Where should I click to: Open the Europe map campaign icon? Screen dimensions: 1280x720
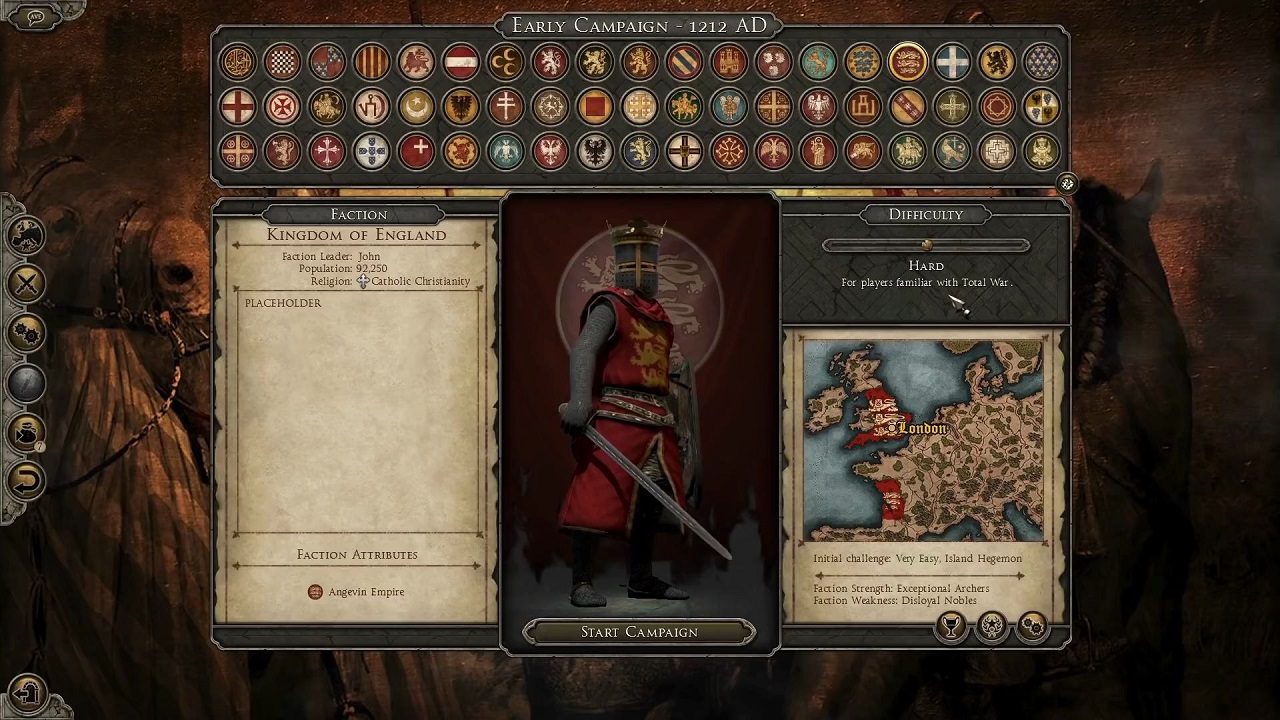(x=27, y=235)
